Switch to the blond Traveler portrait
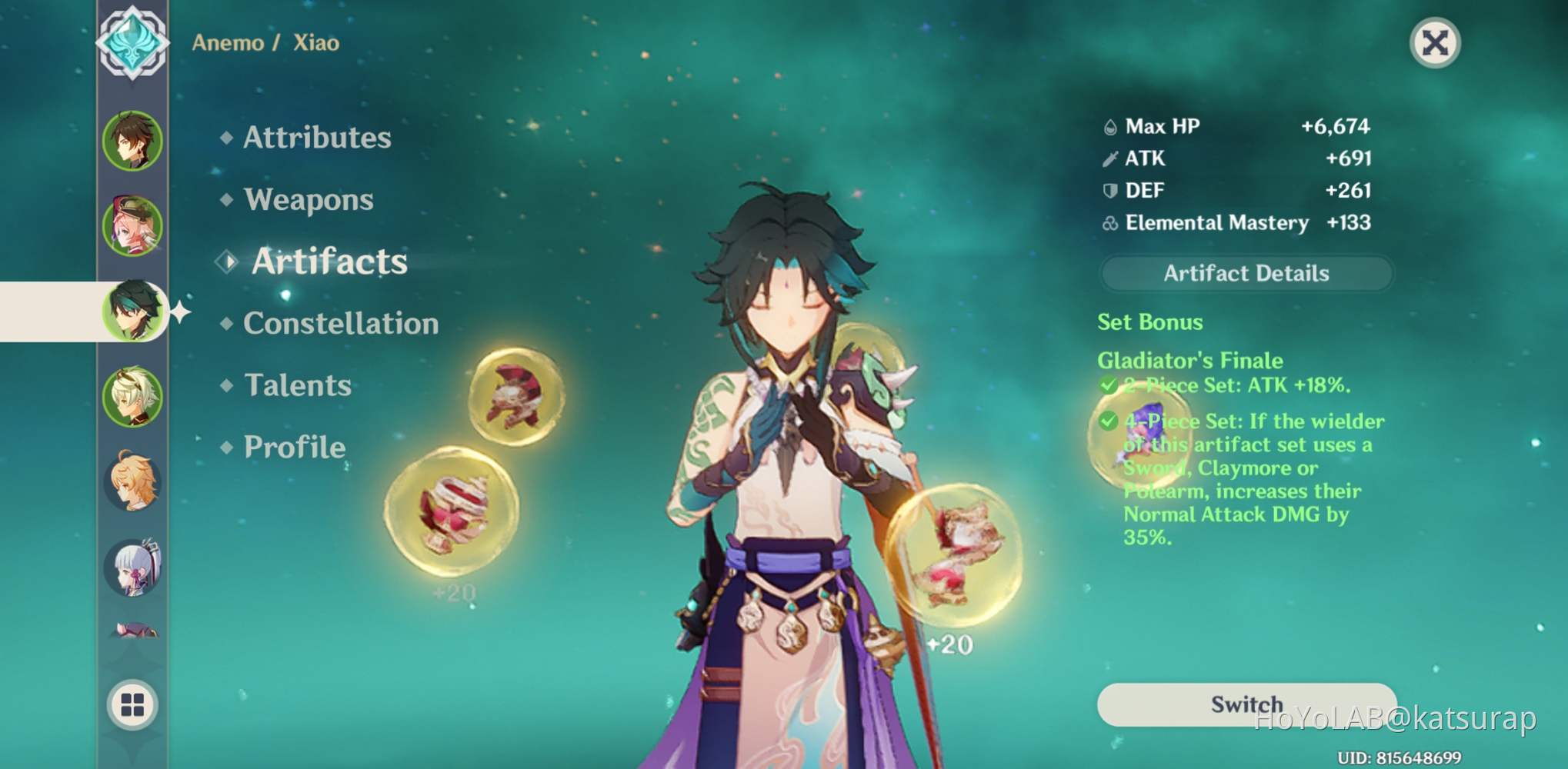Screen dimensions: 1568x769 click(132, 482)
